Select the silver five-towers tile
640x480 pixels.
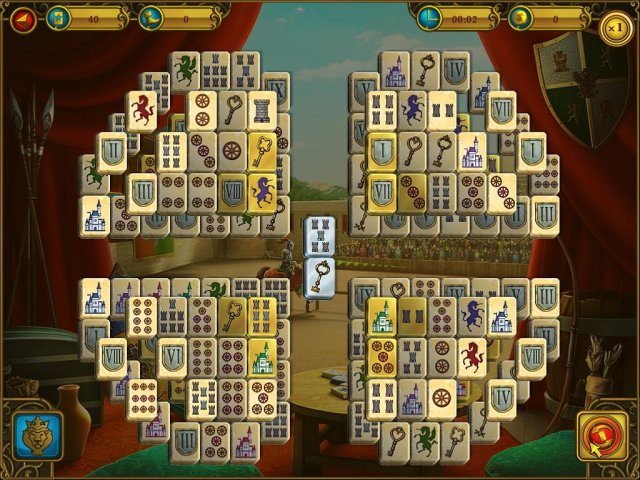pos(320,234)
